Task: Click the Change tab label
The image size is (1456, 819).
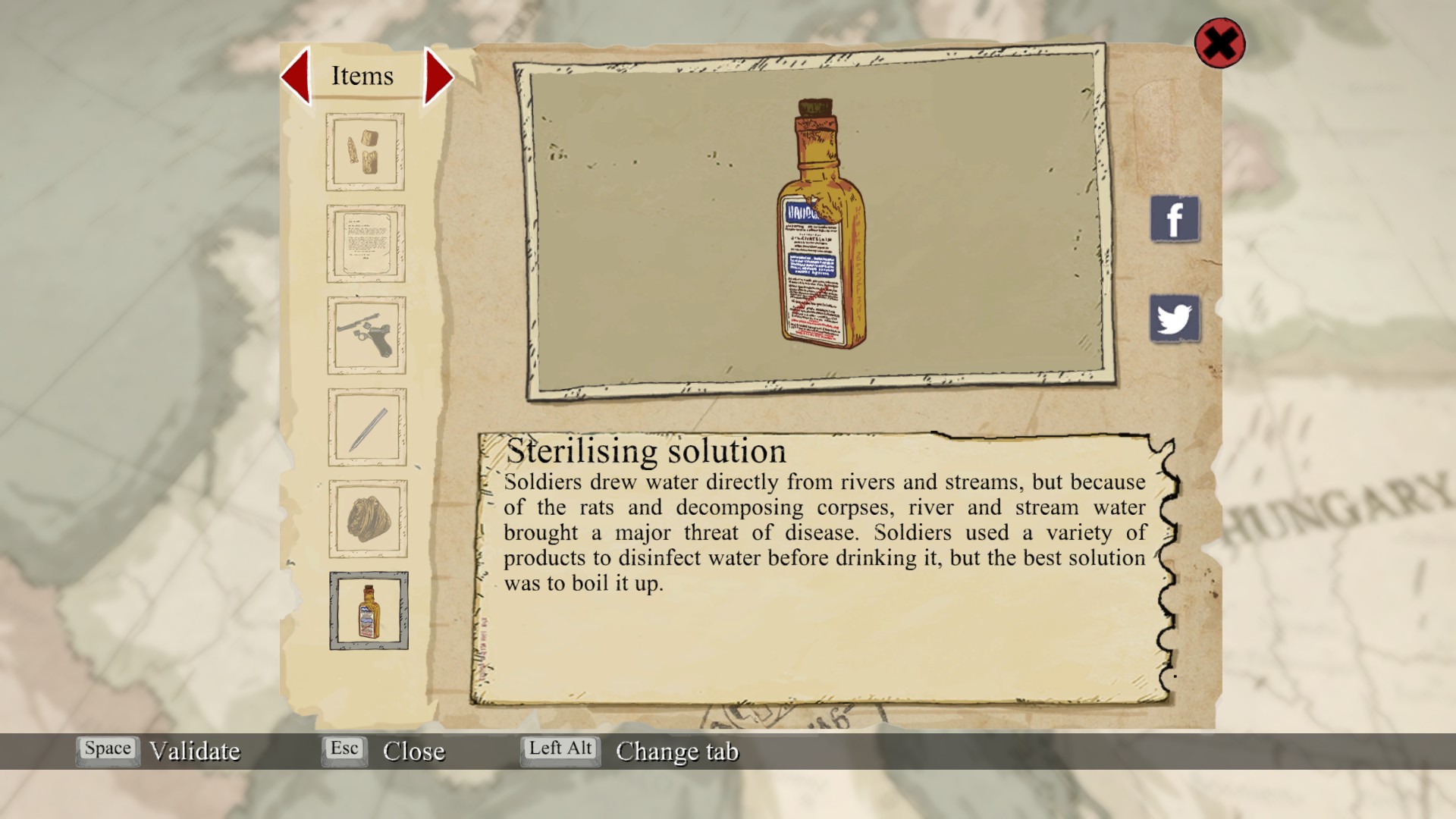Action: (x=676, y=752)
